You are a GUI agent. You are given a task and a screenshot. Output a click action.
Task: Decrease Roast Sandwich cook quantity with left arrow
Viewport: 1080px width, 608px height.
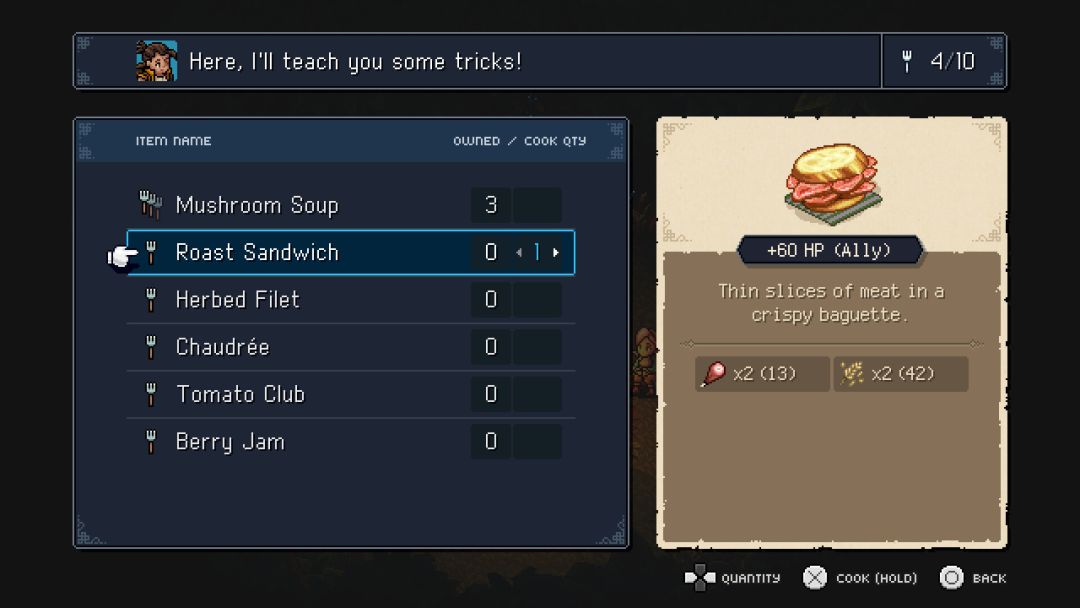pyautogui.click(x=519, y=253)
